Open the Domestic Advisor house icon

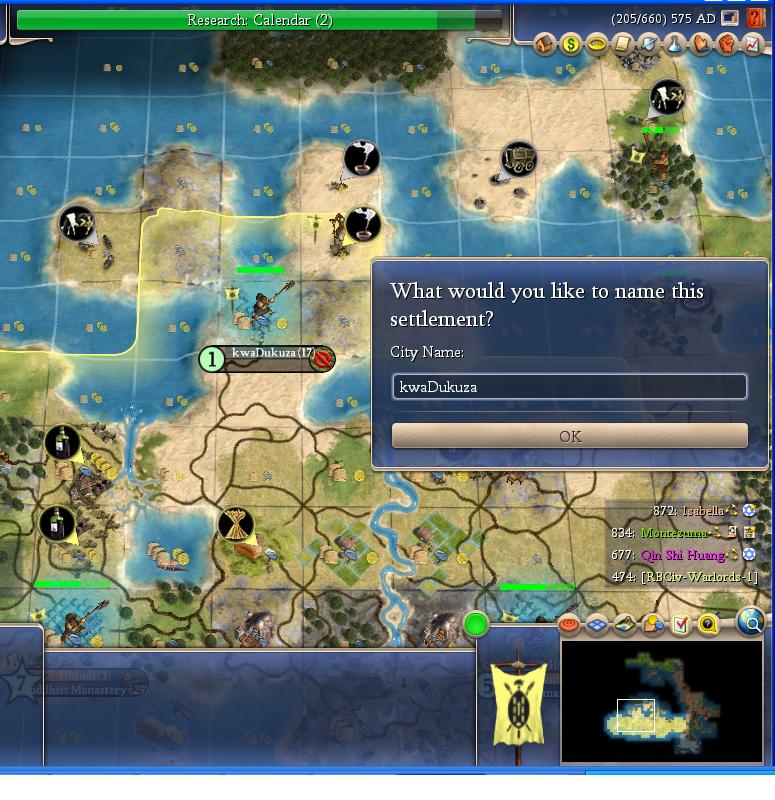tap(544, 44)
